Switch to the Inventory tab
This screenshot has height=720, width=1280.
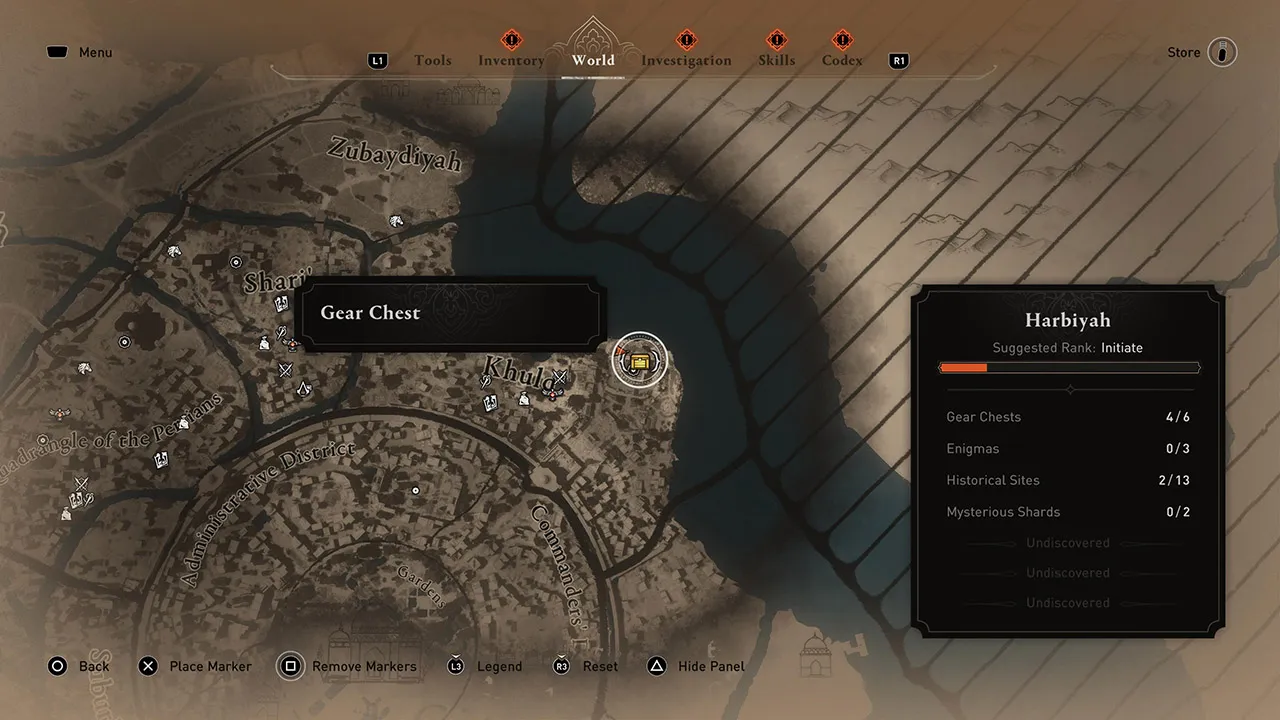tap(511, 60)
